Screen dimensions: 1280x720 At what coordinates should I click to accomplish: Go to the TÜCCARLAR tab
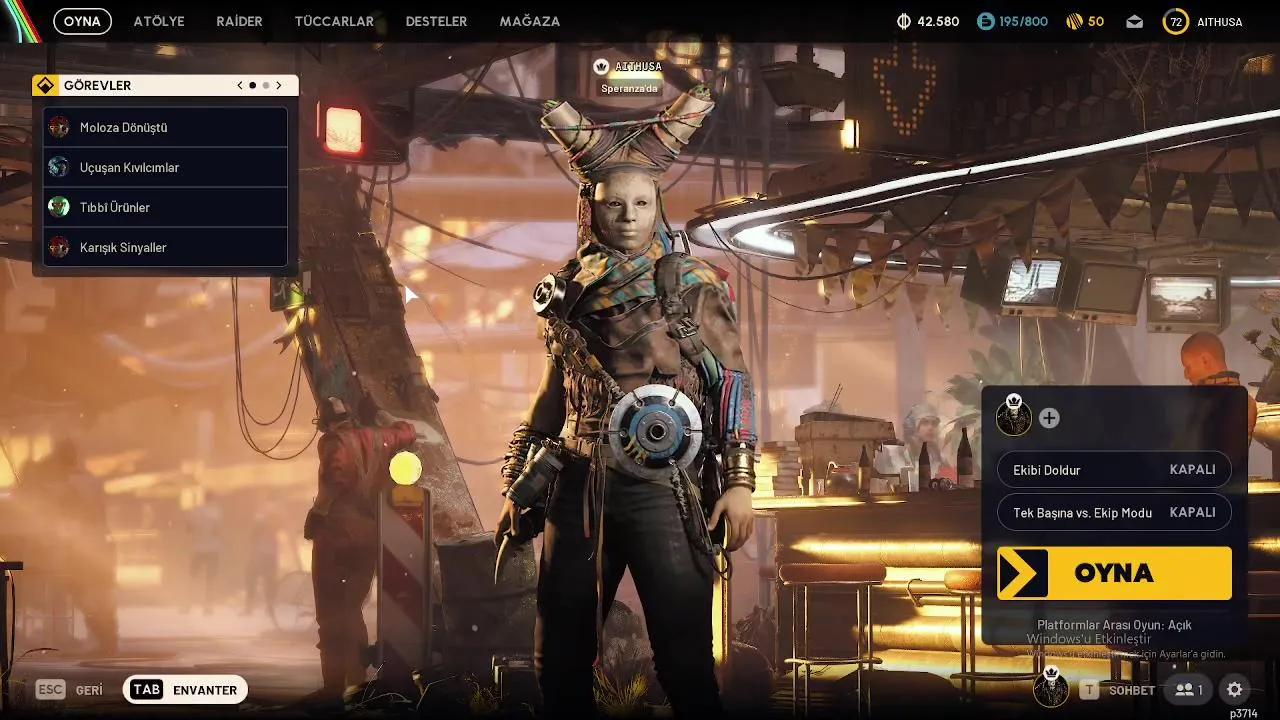[x=334, y=21]
